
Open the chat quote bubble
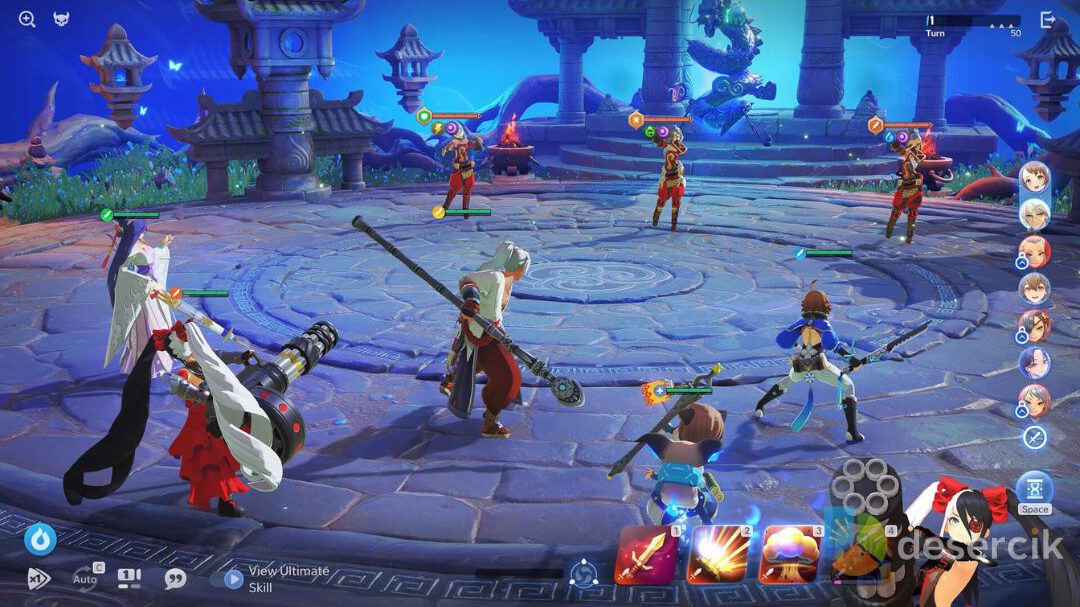[175, 578]
